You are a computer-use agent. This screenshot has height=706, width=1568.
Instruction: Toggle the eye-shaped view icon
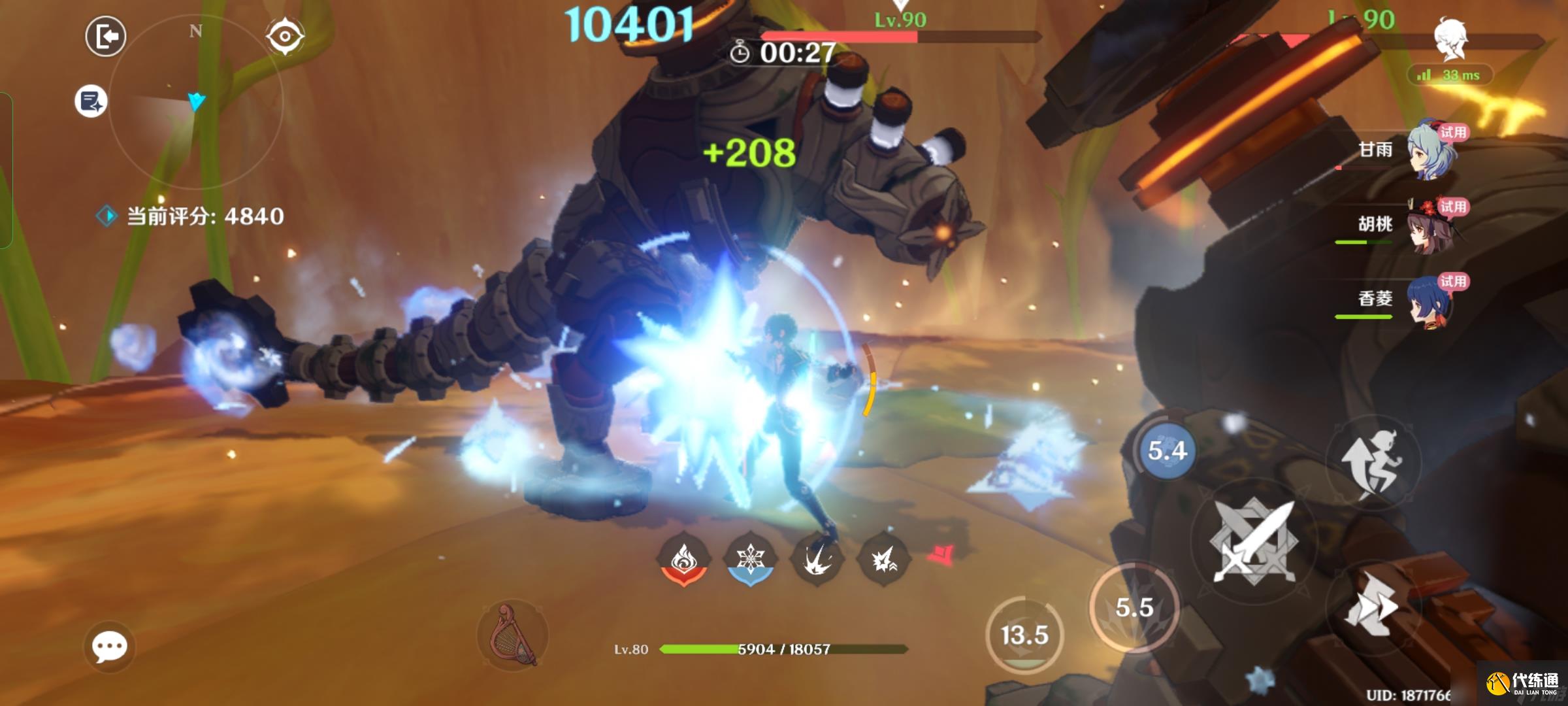click(x=285, y=36)
